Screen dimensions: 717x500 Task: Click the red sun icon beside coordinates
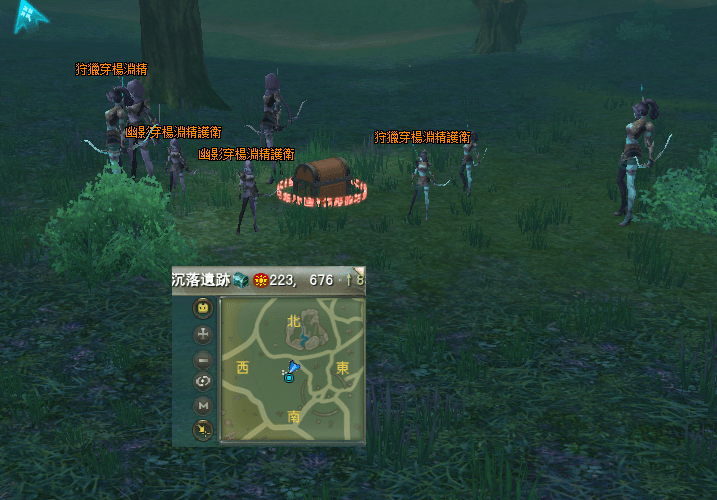point(260,281)
